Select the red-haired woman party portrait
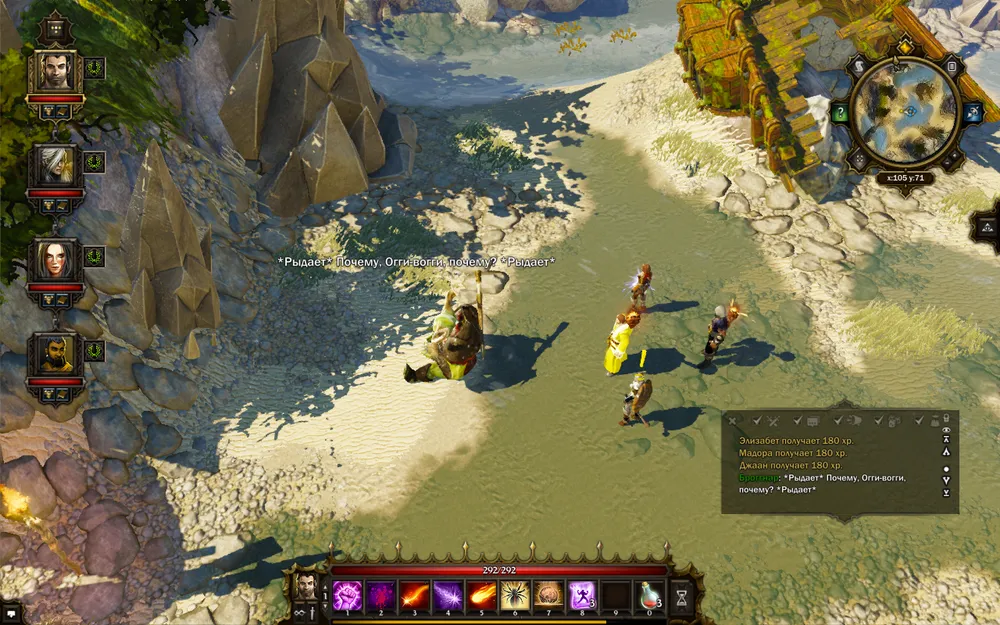This screenshot has width=1000, height=625. tap(56, 259)
